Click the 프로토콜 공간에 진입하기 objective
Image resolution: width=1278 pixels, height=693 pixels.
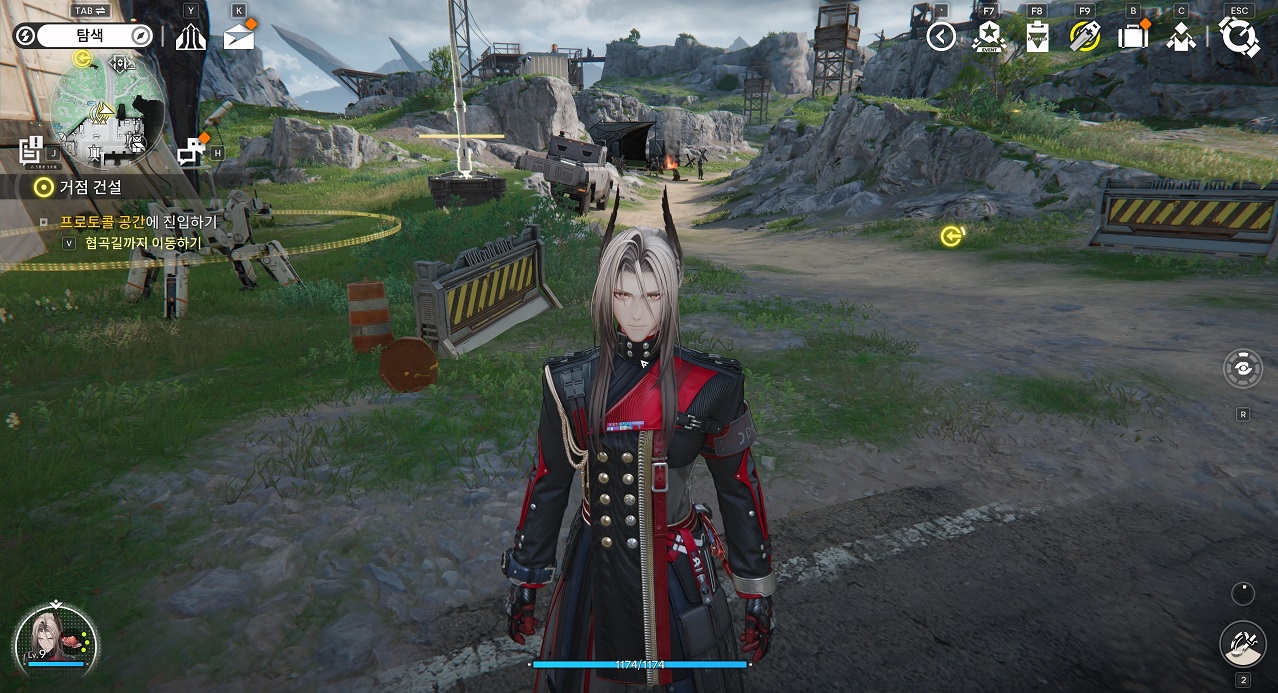point(138,222)
